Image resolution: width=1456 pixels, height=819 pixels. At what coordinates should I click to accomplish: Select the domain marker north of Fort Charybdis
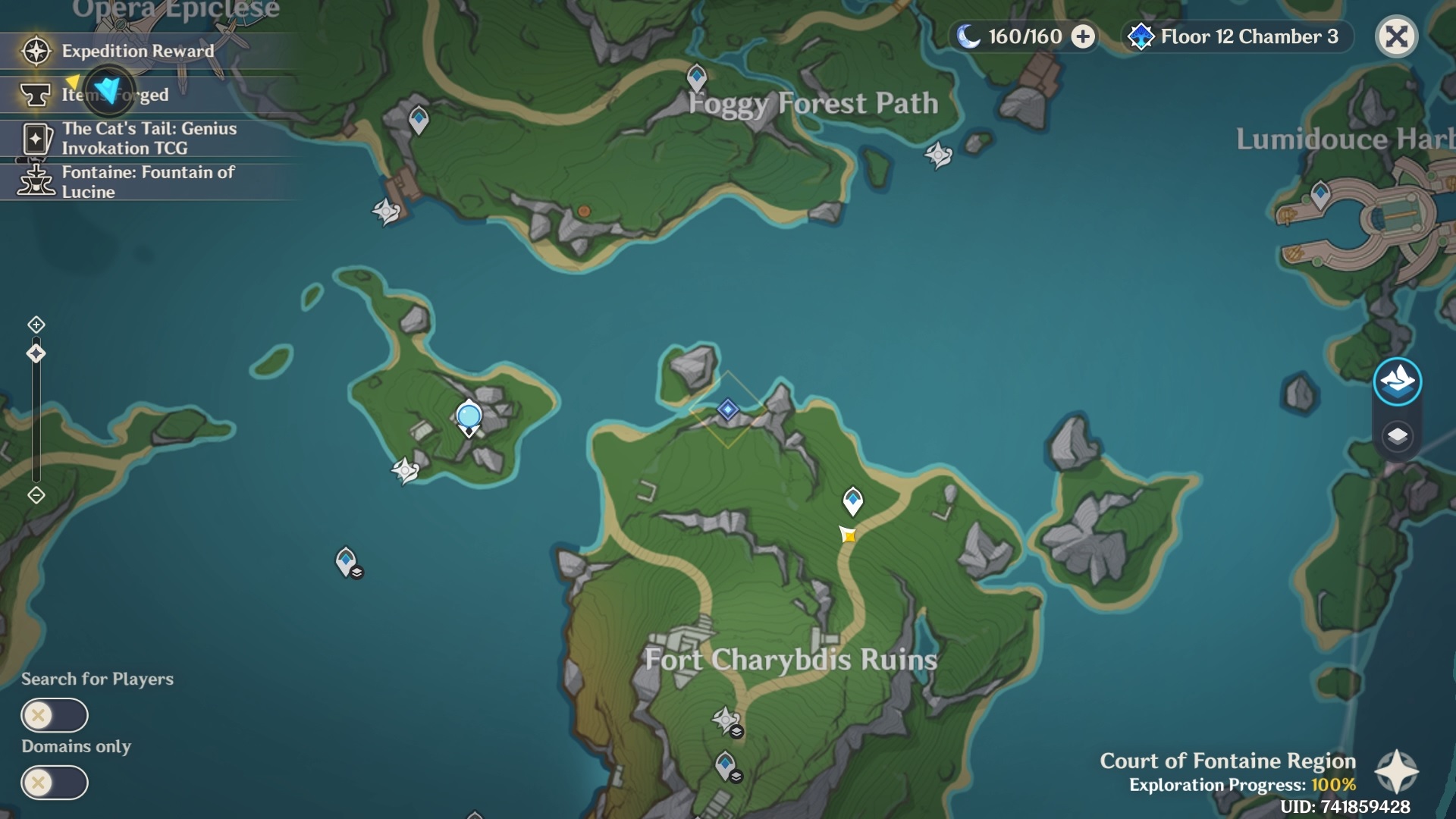click(x=728, y=409)
